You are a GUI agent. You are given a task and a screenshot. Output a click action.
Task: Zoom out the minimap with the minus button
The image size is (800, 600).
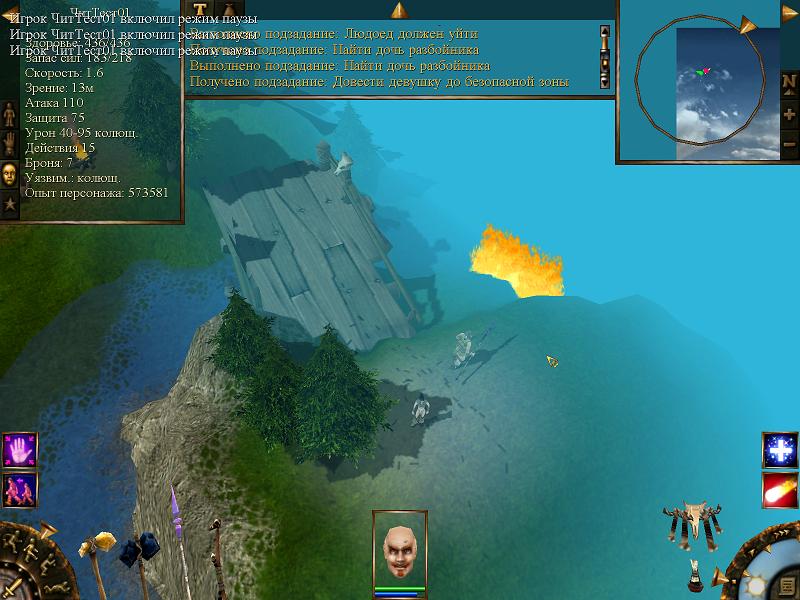788,145
